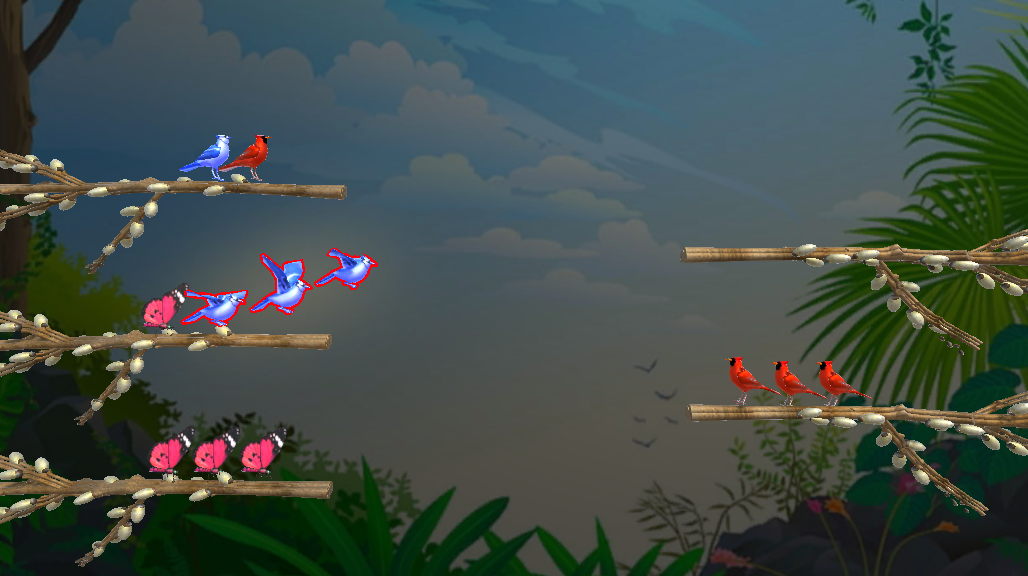Deselect the branch with highlighted blue birds
Screen dimensions: 1028x576
(x=200, y=341)
